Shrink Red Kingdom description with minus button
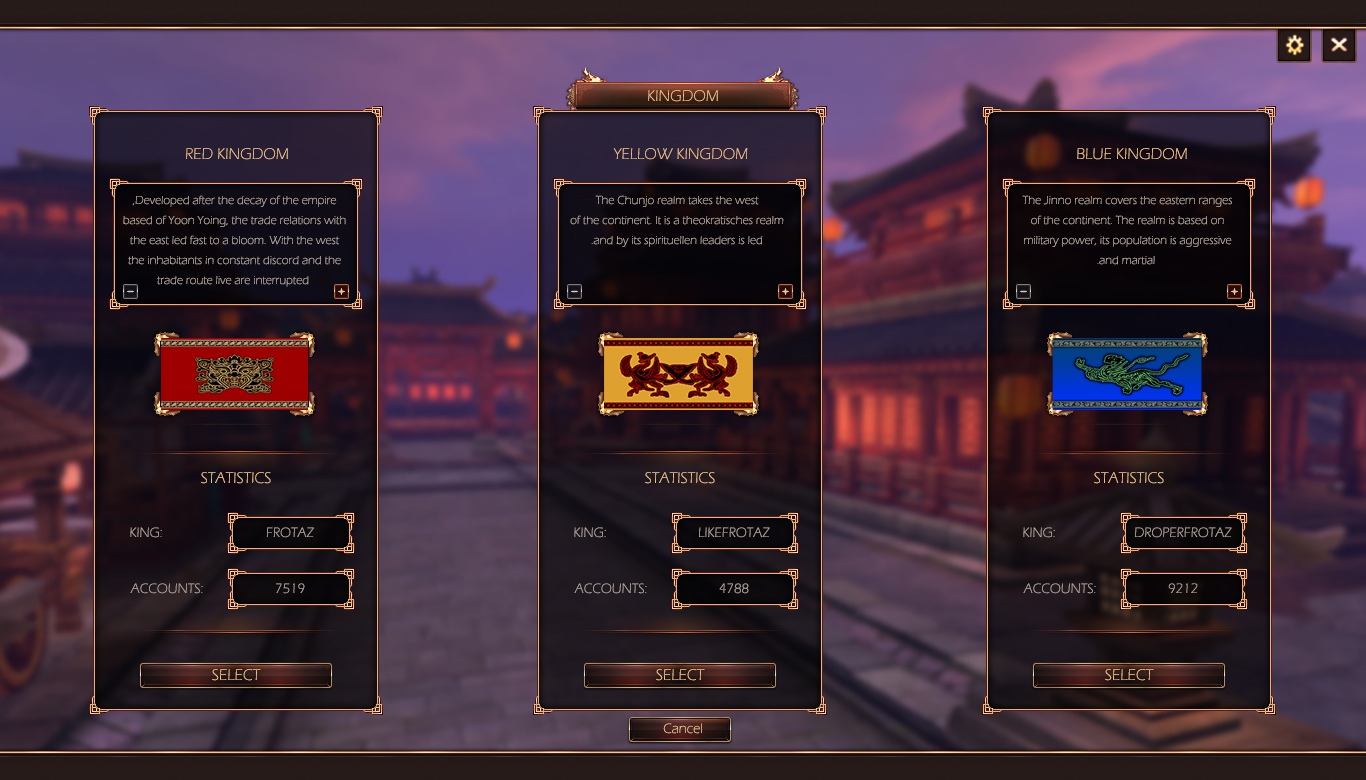 click(x=131, y=291)
